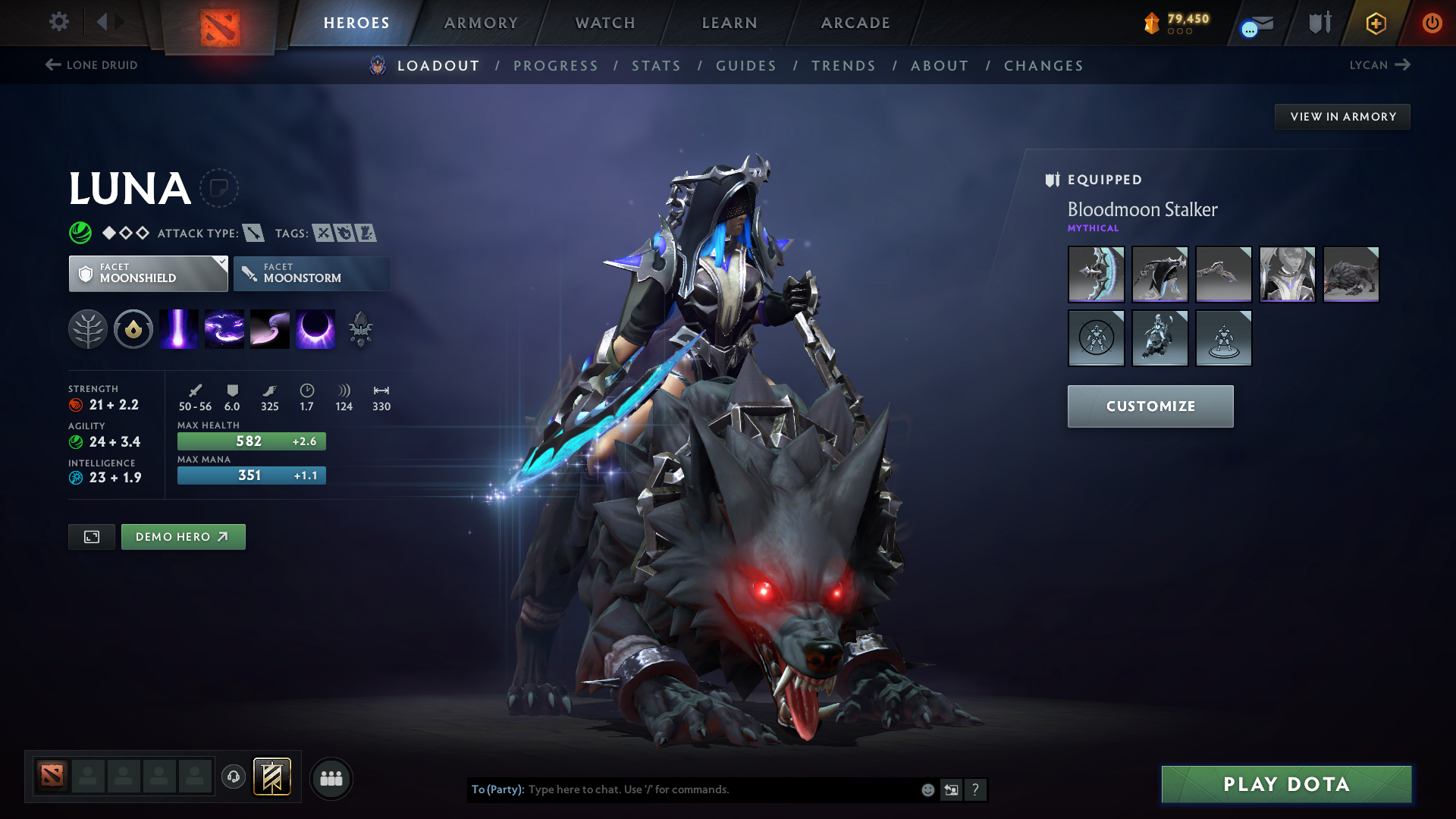
Task: Click the Dota 2 settings gear
Action: (x=59, y=23)
